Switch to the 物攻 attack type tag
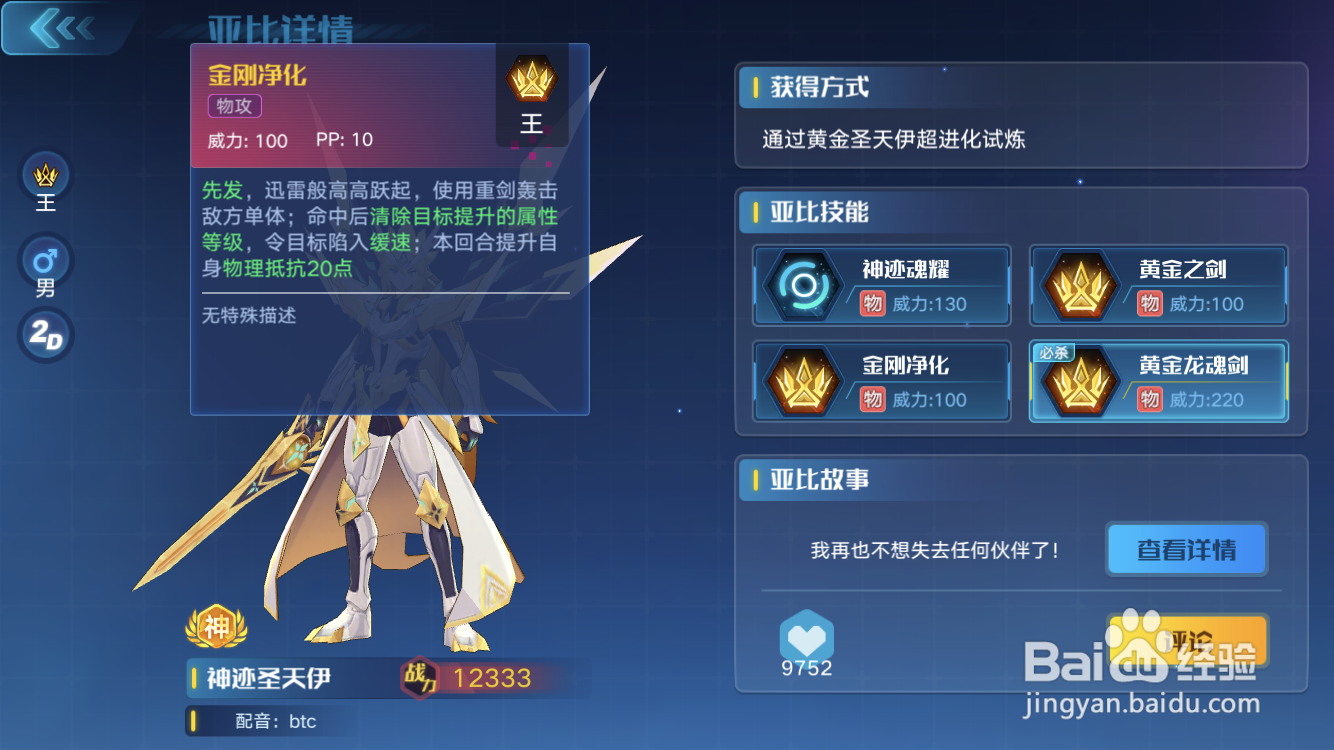1334x750 pixels. tap(233, 106)
